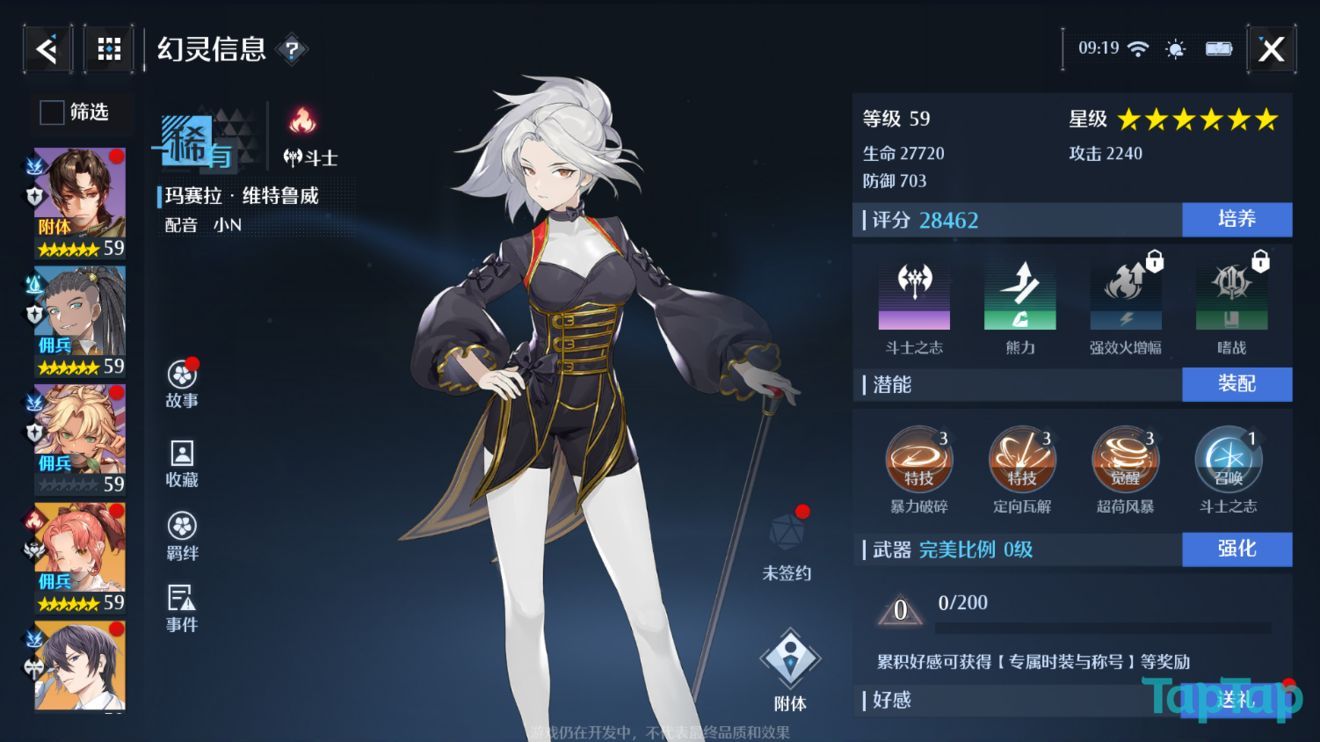Screen dimensions: 1320x742
Task: Toggle the 筛选 filter checkbox
Action: 50,113
